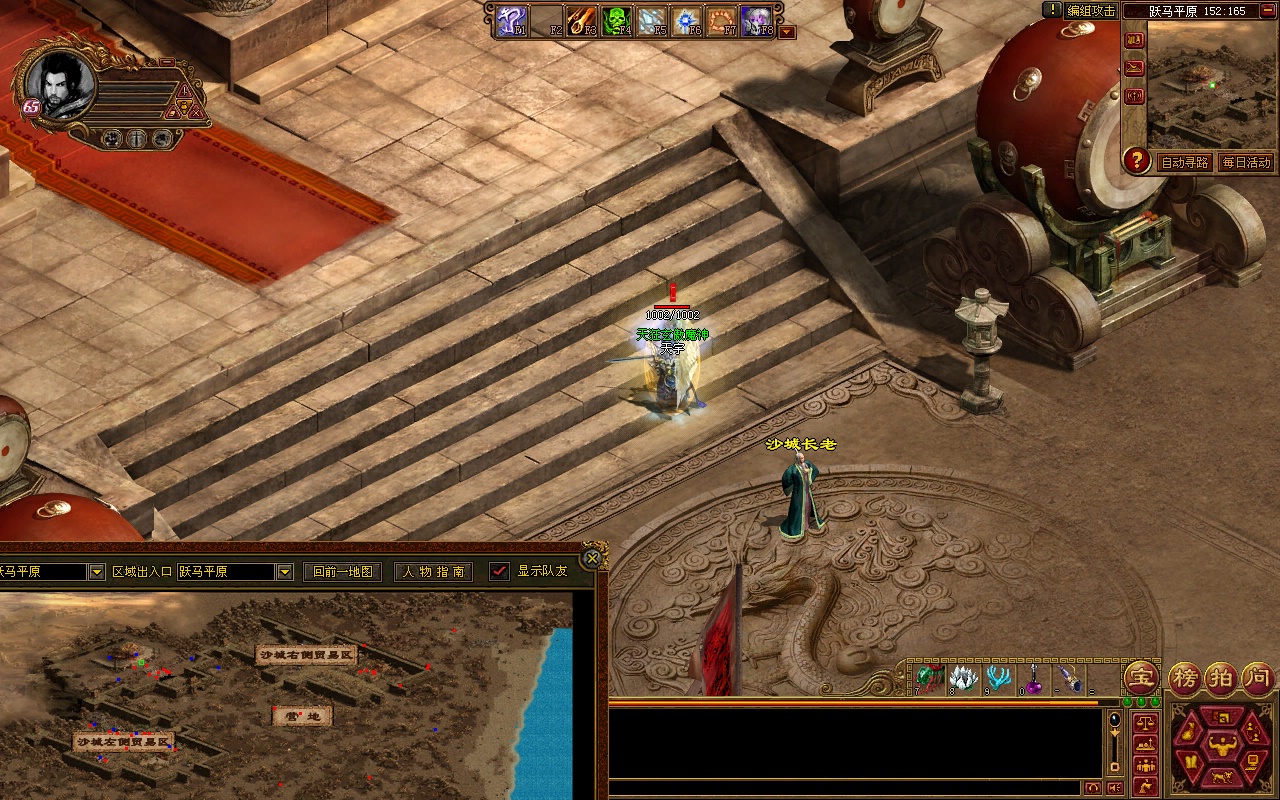Toggle the 显示队友 show teammates checkbox

(499, 571)
